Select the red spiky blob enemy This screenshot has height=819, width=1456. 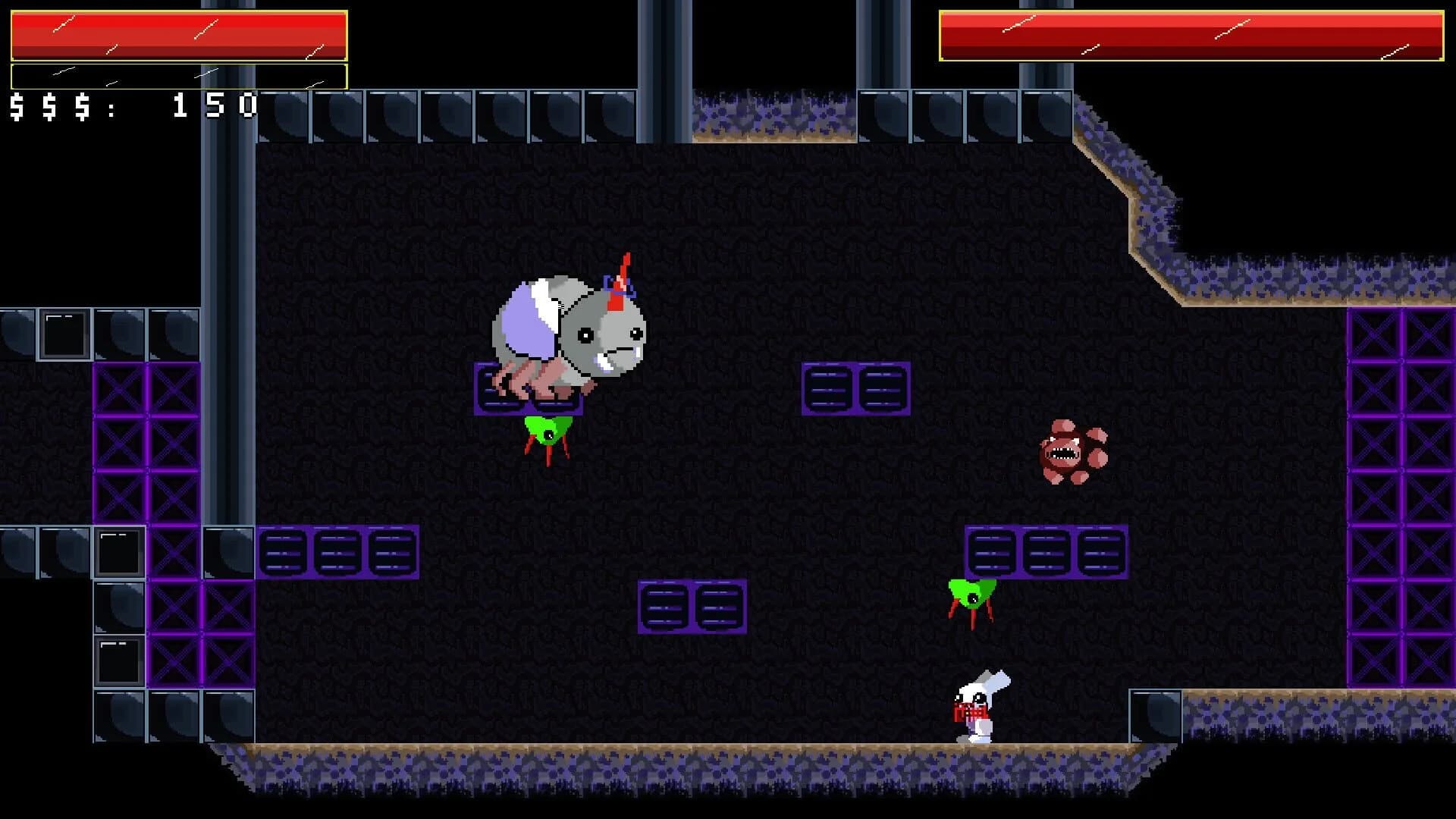tap(1065, 451)
